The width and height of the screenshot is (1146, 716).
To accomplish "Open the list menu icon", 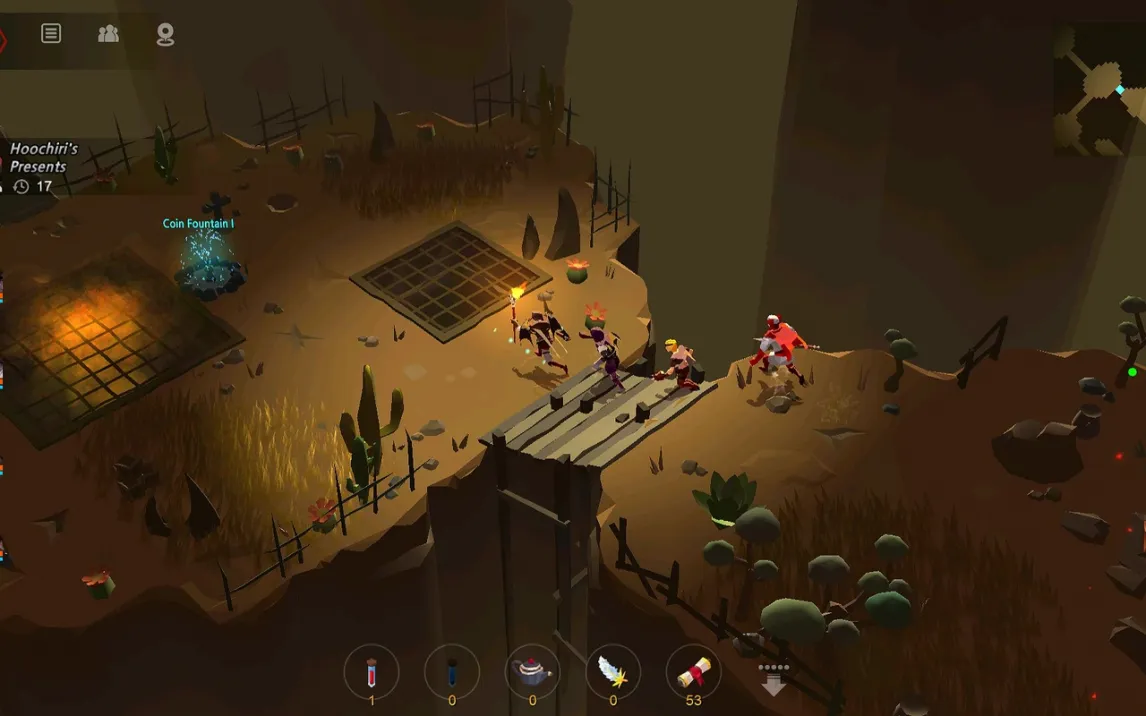I will [x=51, y=34].
